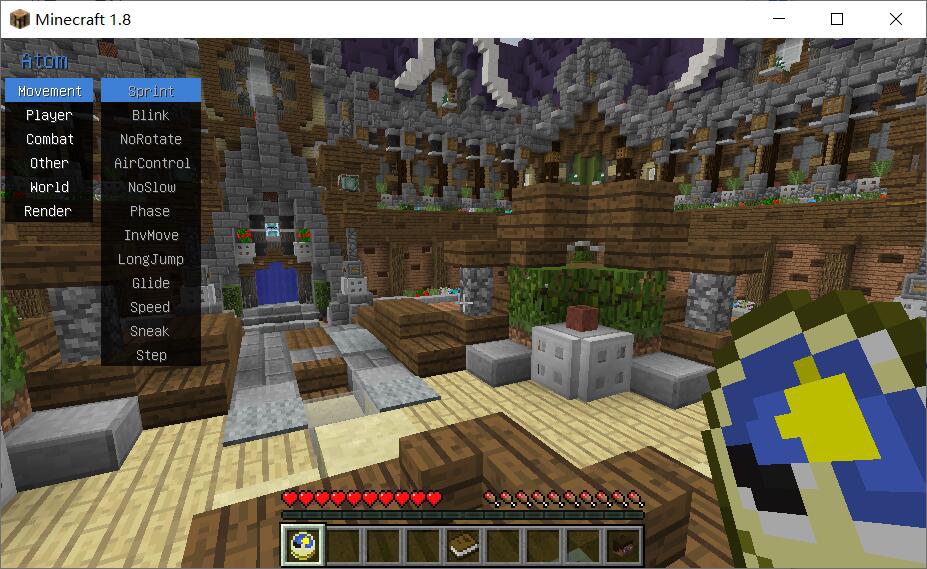Turn on the NoSlow module

tap(151, 187)
